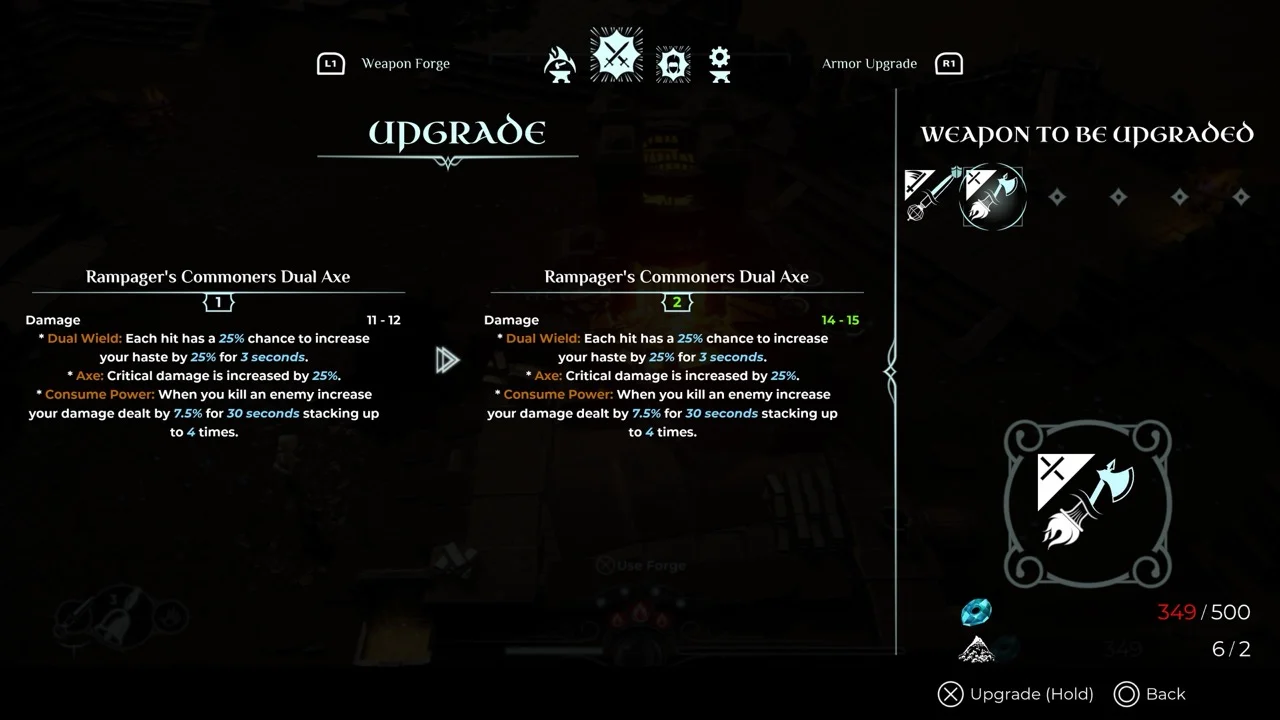
Task: Select the sword and shield weapon slot
Action: click(930, 194)
